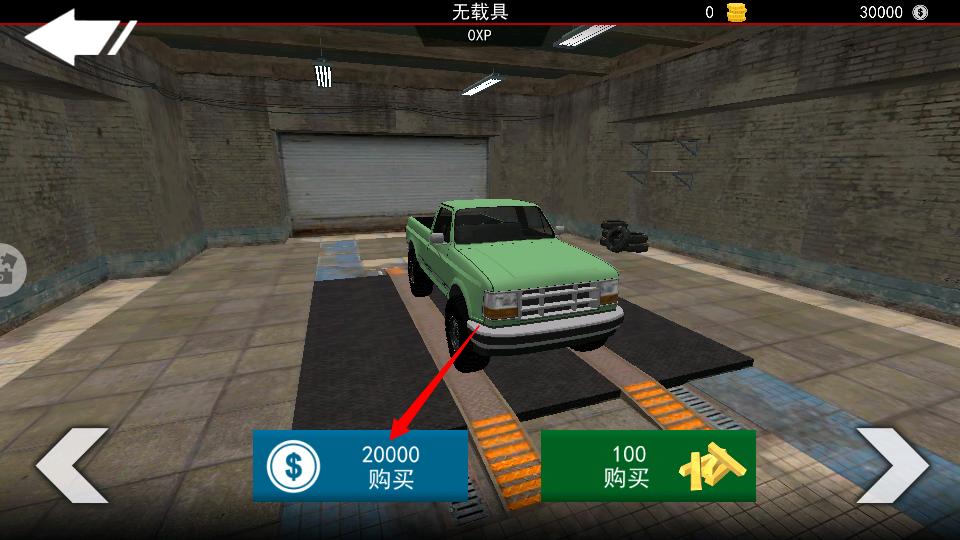Tap the cash dollar currency icon
Image resolution: width=960 pixels, height=540 pixels.
pyautogui.click(x=920, y=13)
